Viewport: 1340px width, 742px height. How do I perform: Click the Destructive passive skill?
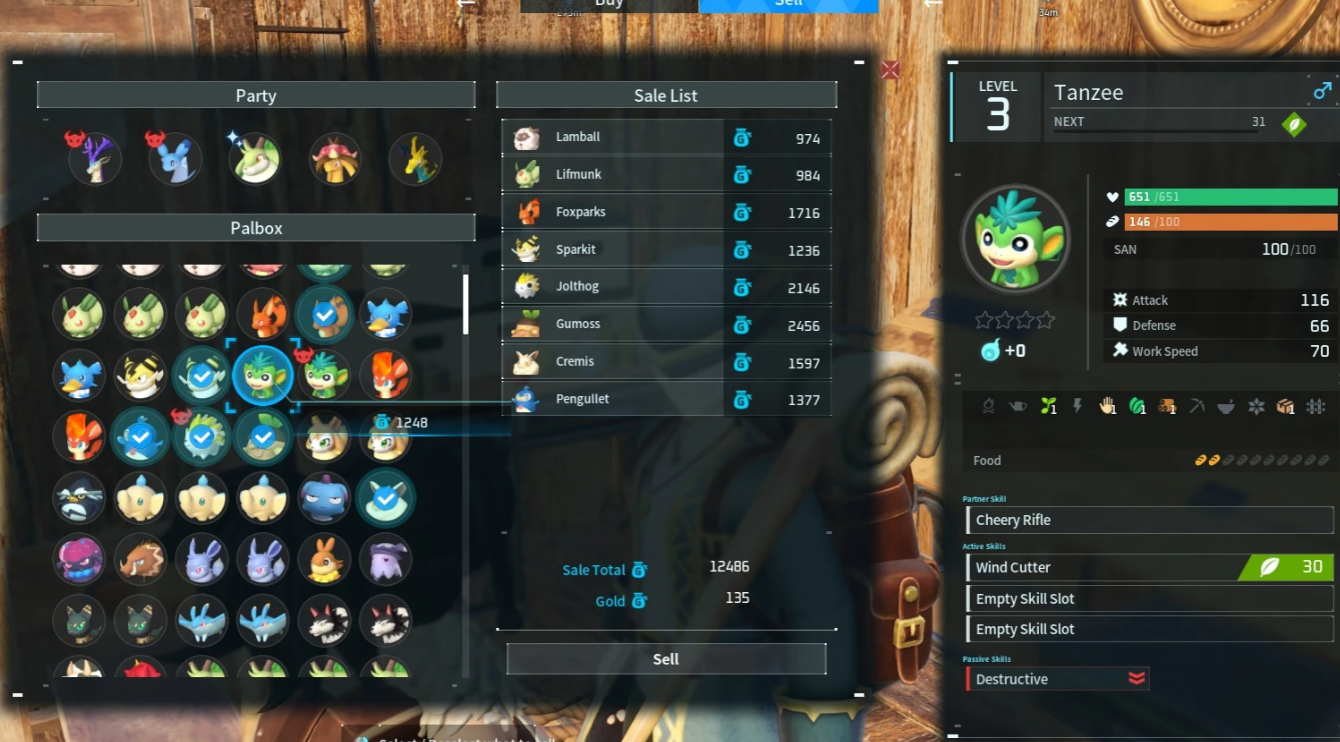tap(1057, 679)
